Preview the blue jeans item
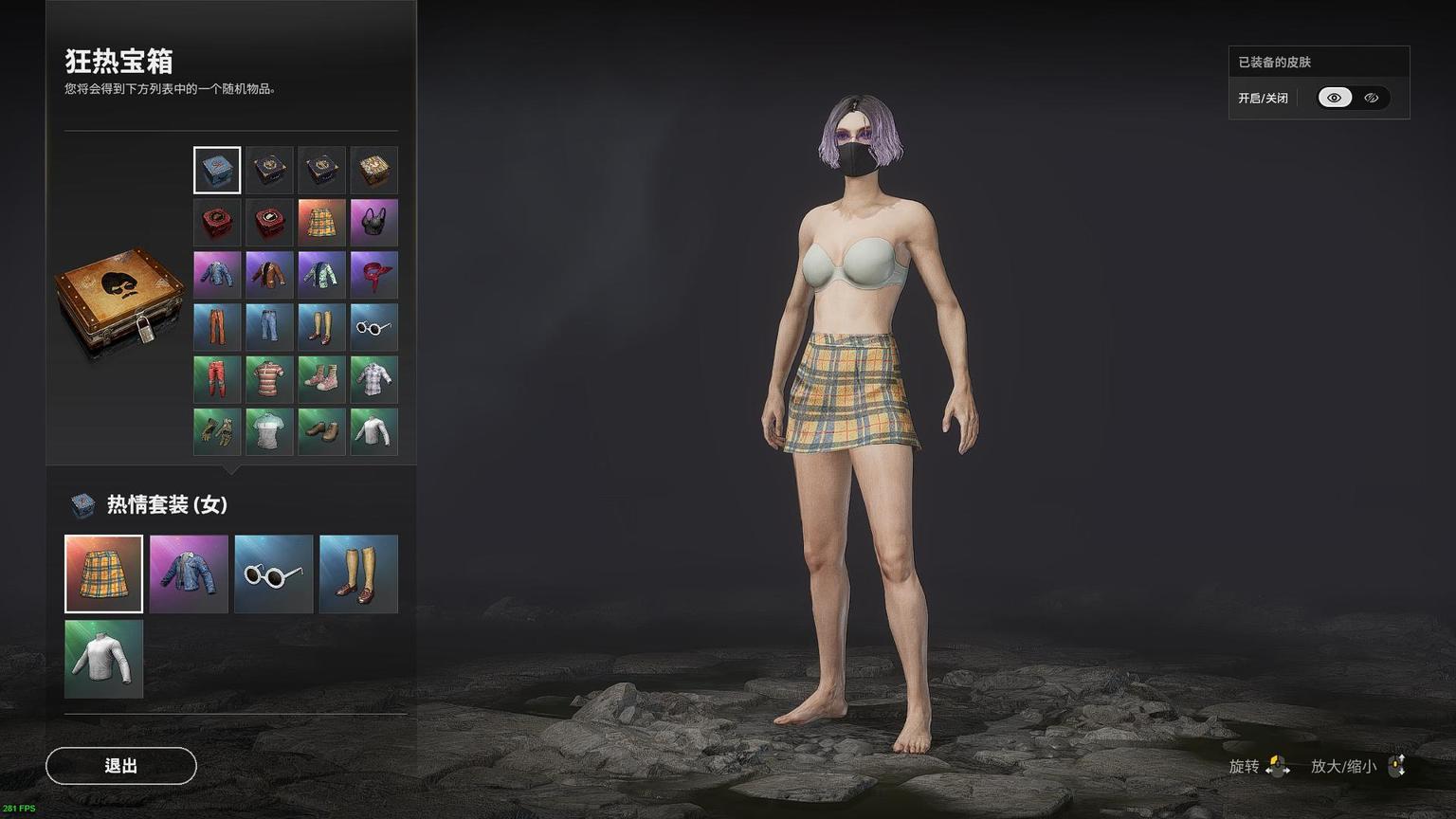The image size is (1456, 819). pos(269,327)
